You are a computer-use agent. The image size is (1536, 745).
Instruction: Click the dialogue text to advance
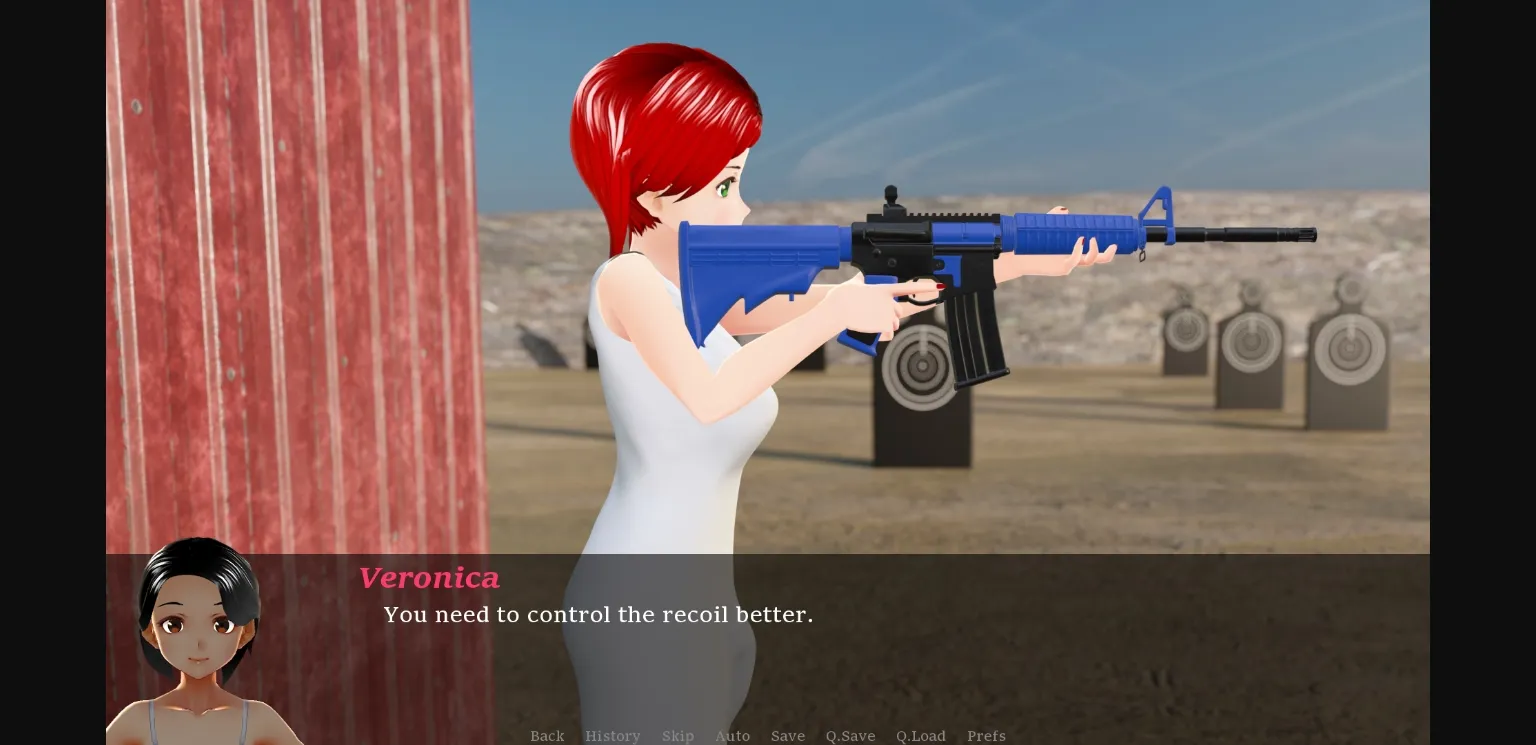(x=598, y=615)
